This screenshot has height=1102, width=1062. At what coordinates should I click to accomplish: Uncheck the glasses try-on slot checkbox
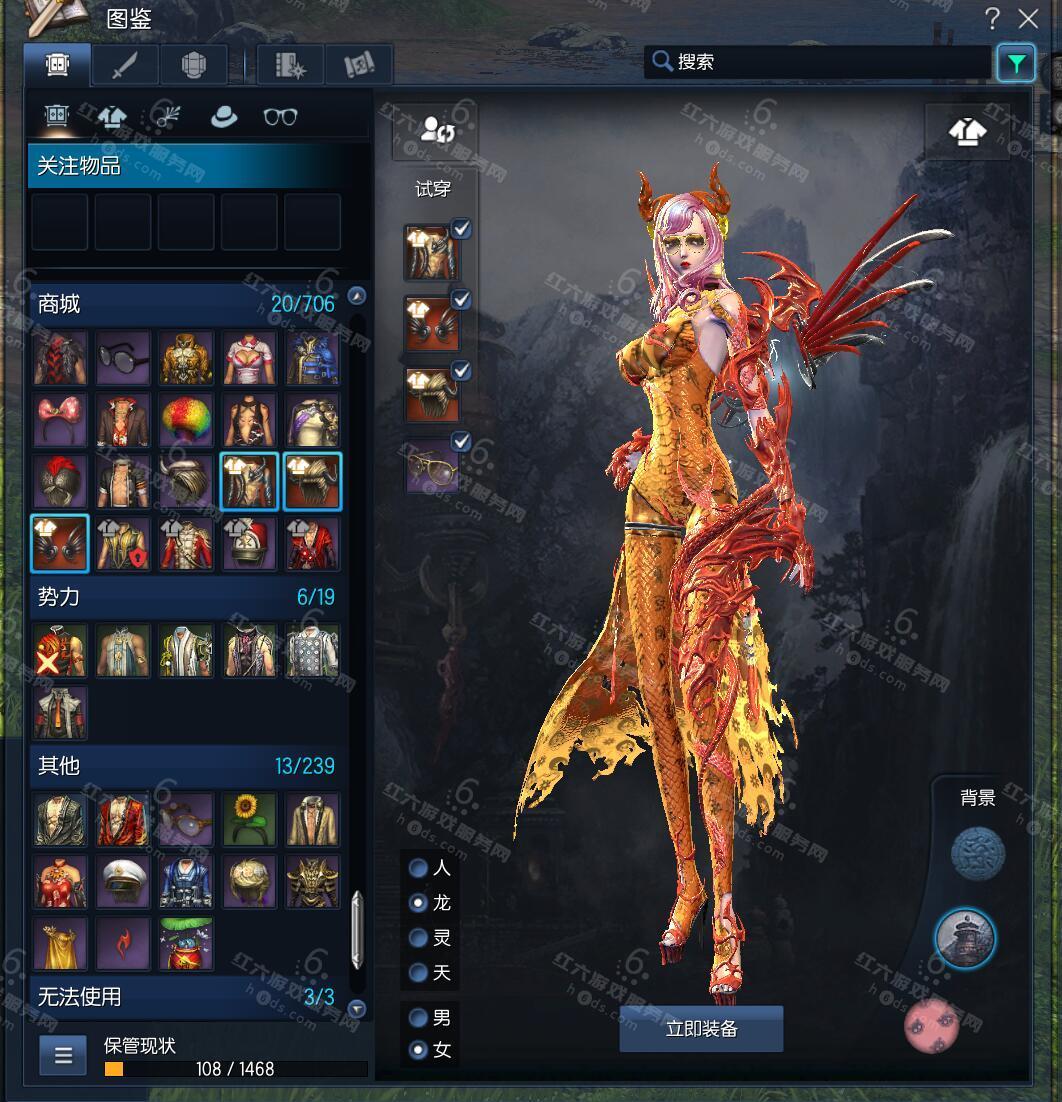coord(461,441)
